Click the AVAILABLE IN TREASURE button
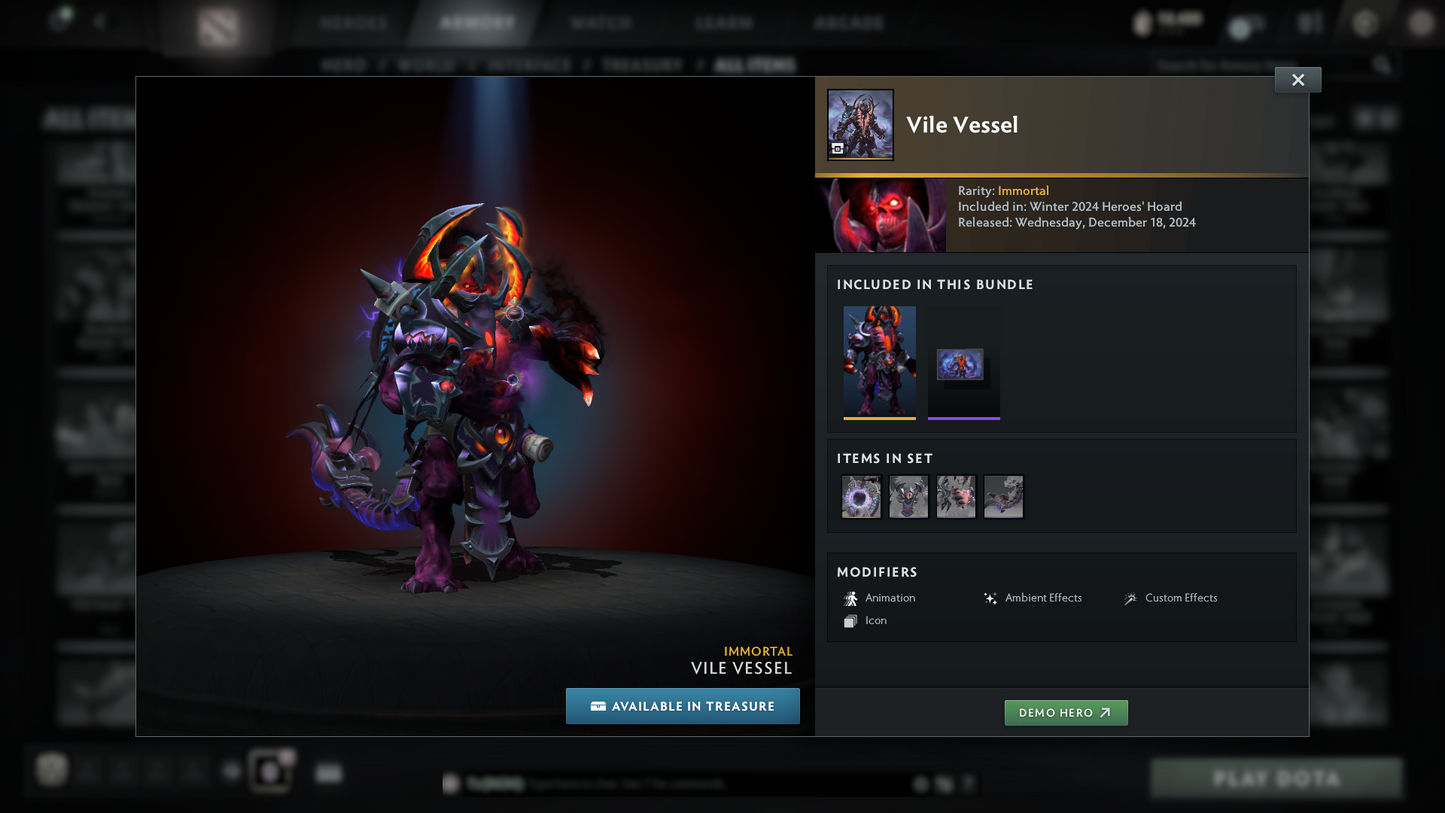The height and width of the screenshot is (813, 1445). pyautogui.click(x=683, y=706)
